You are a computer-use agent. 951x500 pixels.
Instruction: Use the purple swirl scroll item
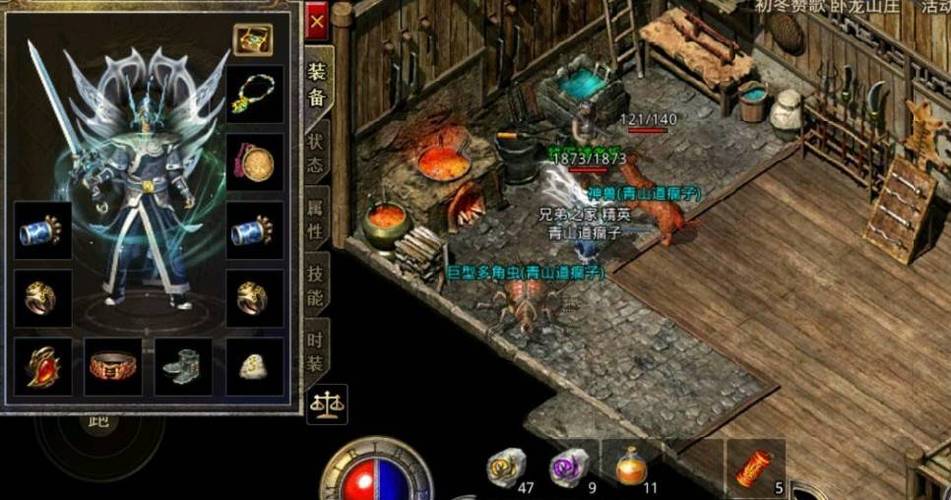(569, 467)
